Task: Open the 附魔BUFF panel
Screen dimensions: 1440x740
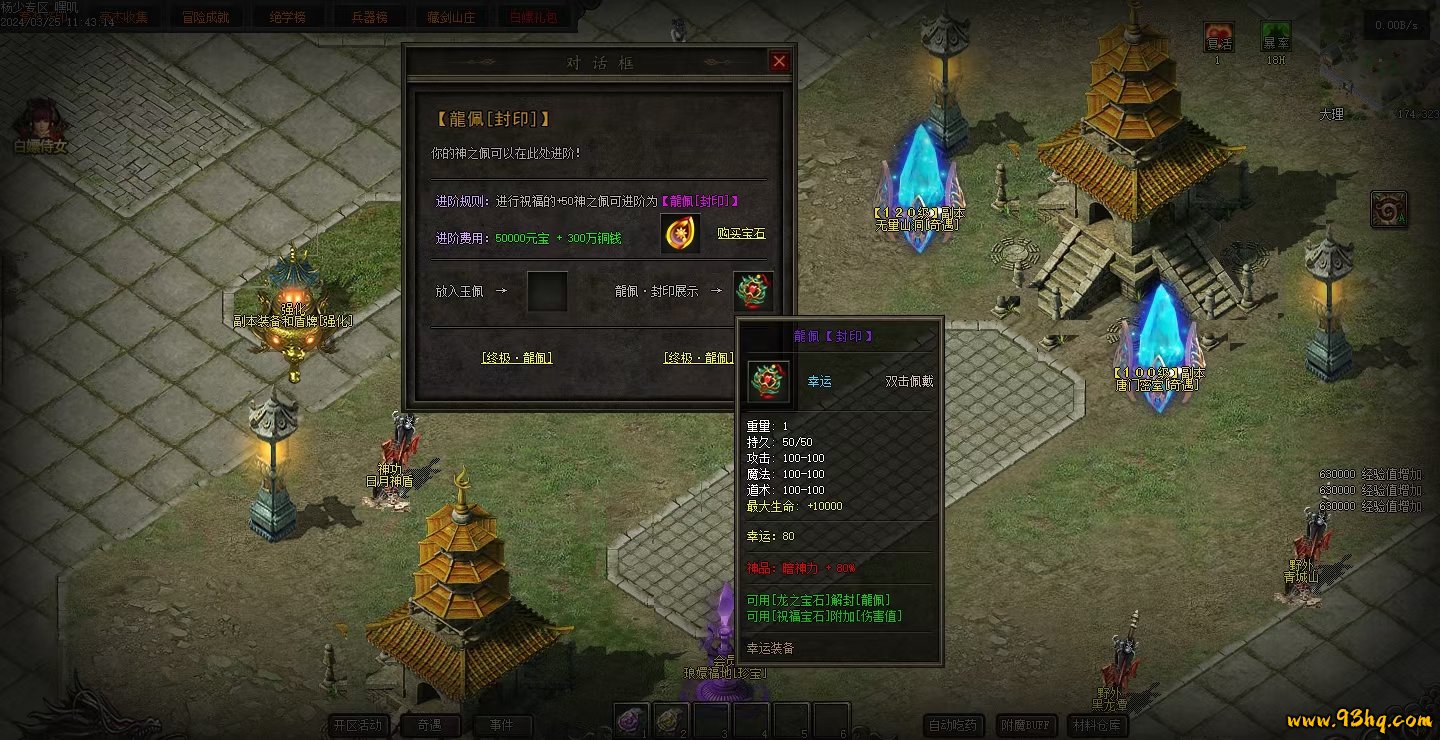Action: pos(1027,725)
